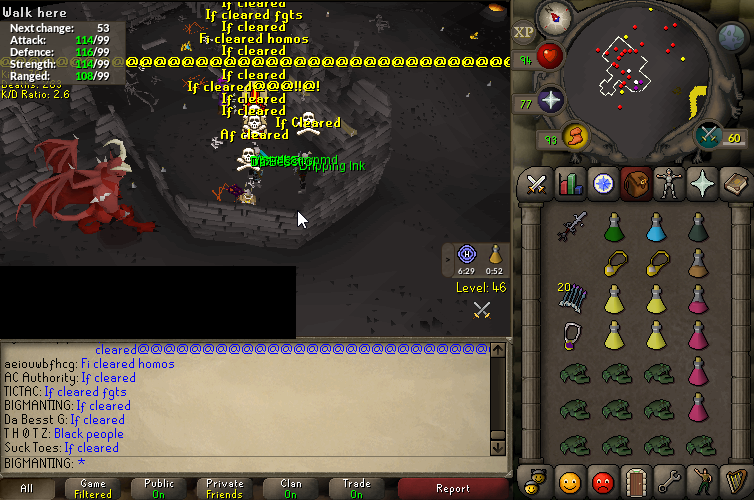Switch to the Game chat filter
The height and width of the screenshot is (500, 754).
coord(93,488)
